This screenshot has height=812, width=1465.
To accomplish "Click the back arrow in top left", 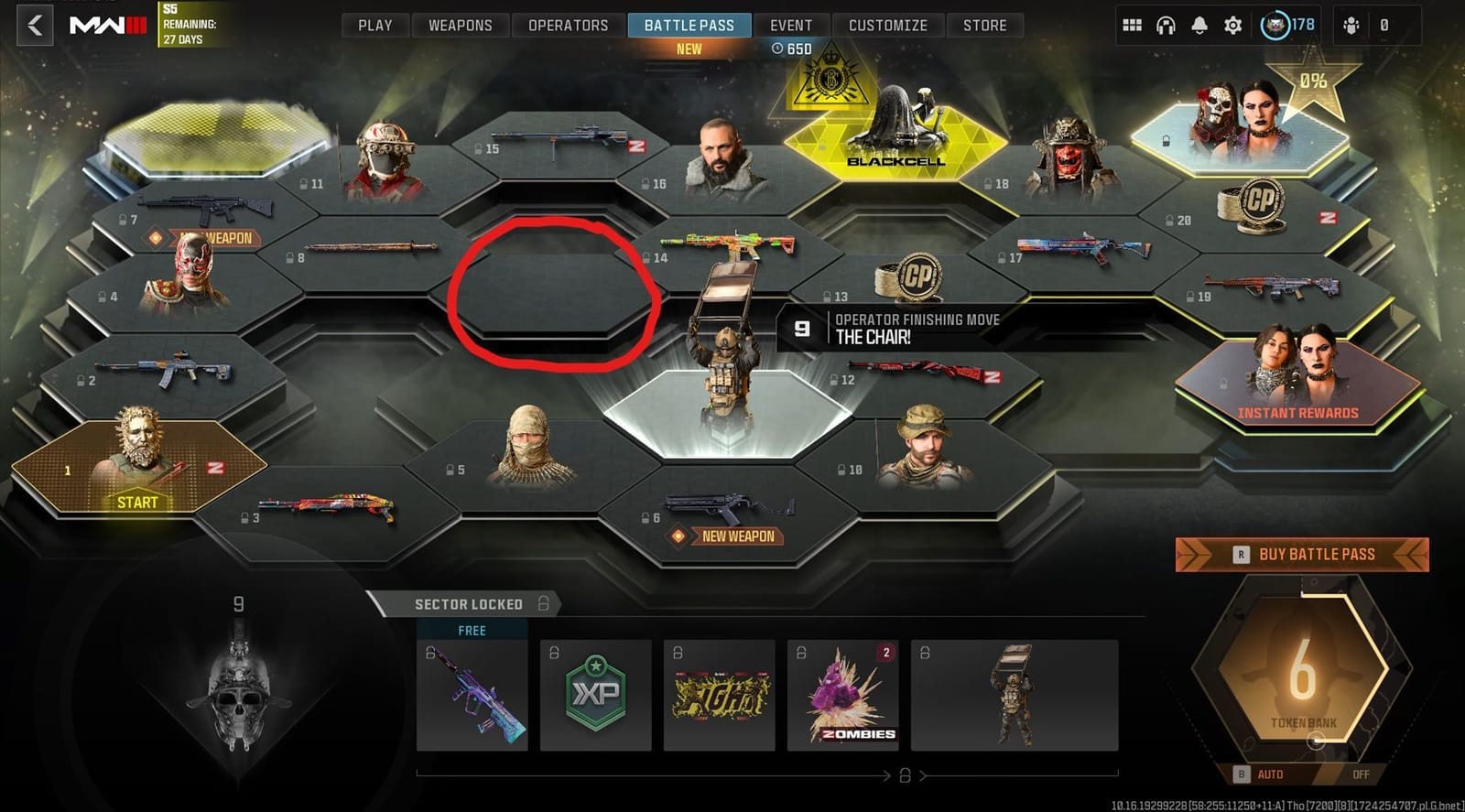I will click(34, 25).
